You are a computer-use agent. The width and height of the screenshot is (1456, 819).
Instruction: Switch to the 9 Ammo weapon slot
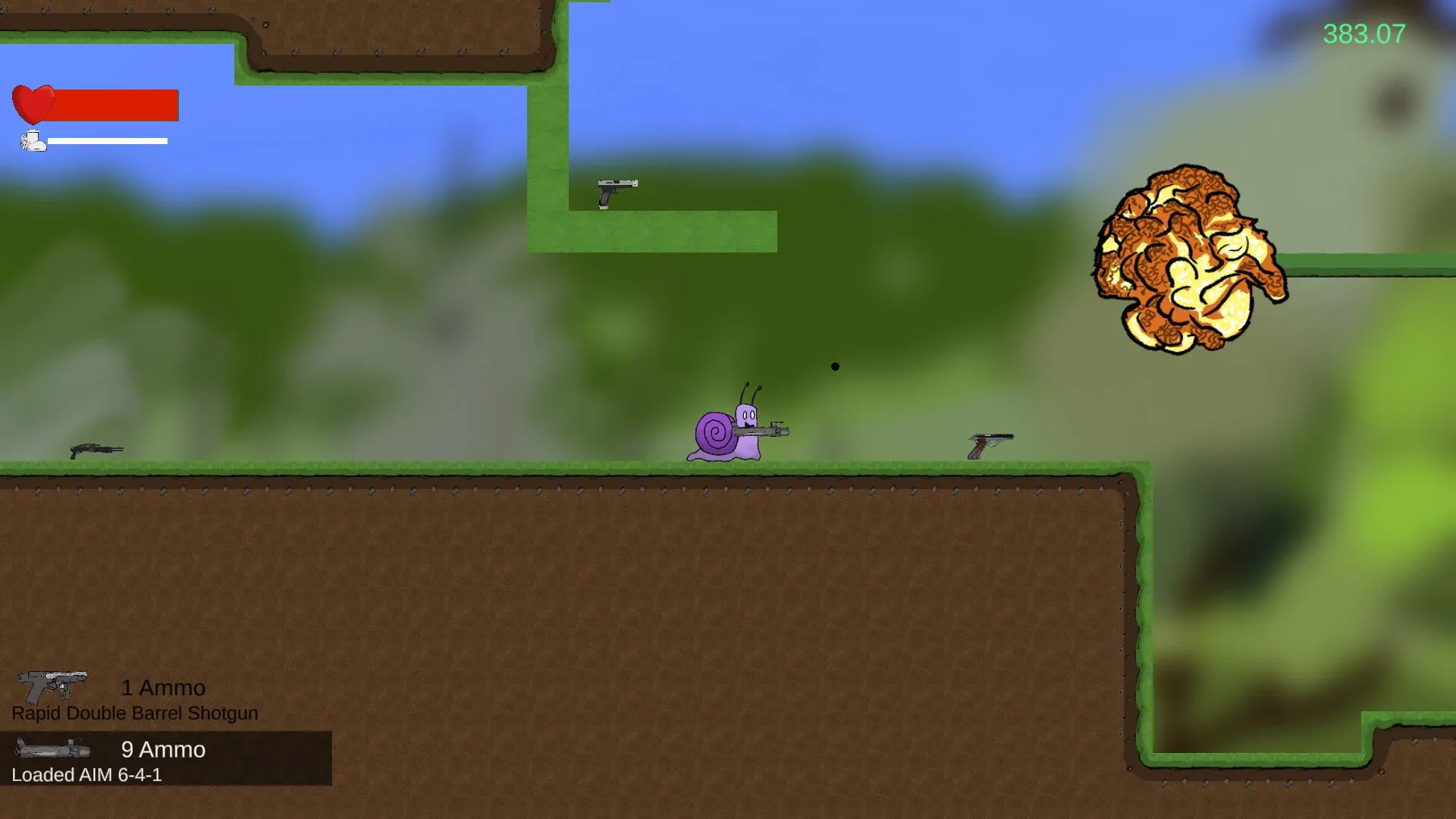pos(162,750)
